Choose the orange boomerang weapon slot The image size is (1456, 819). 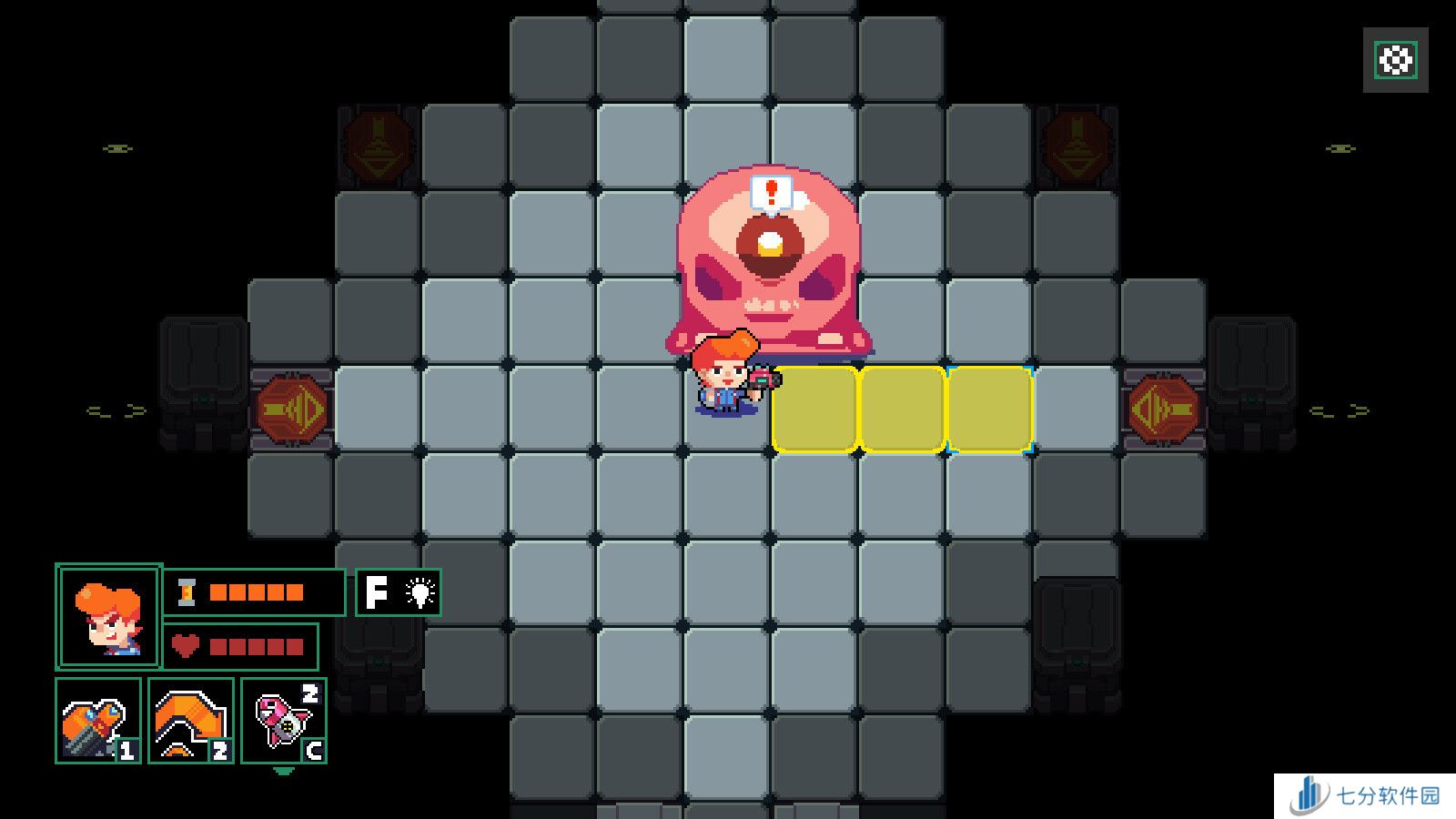[191, 721]
